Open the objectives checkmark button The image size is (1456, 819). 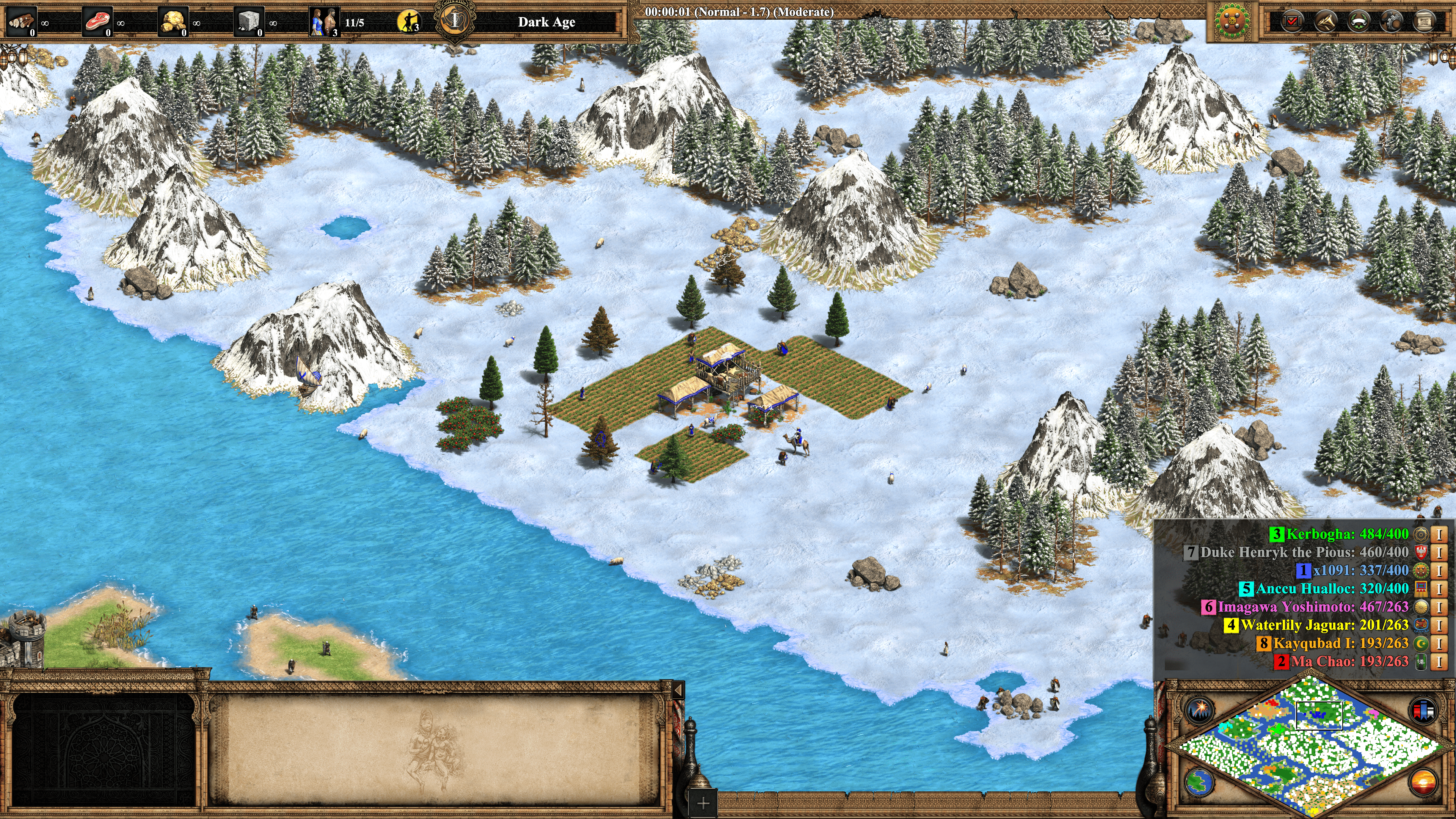[1291, 22]
